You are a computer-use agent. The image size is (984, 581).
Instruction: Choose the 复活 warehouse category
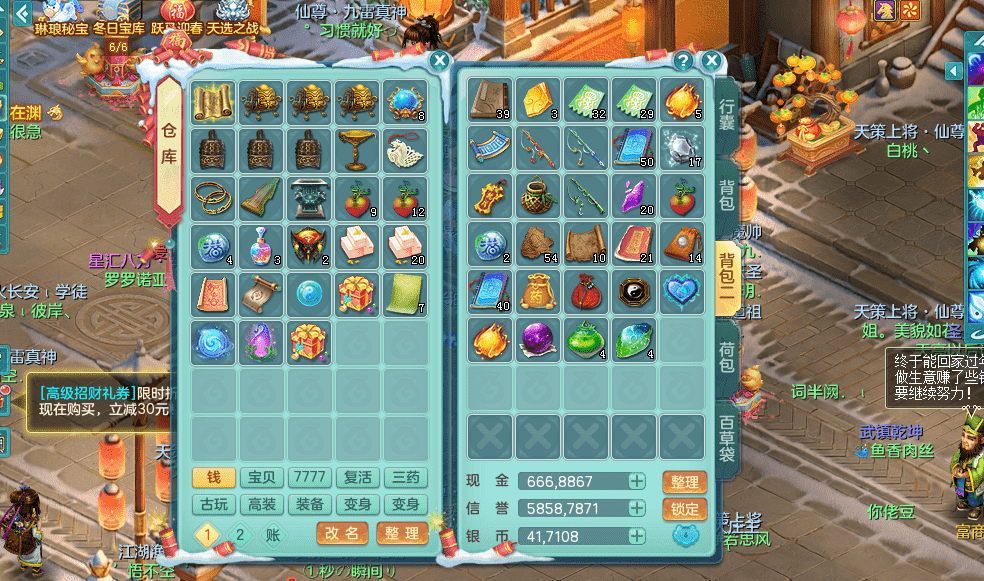tap(357, 478)
